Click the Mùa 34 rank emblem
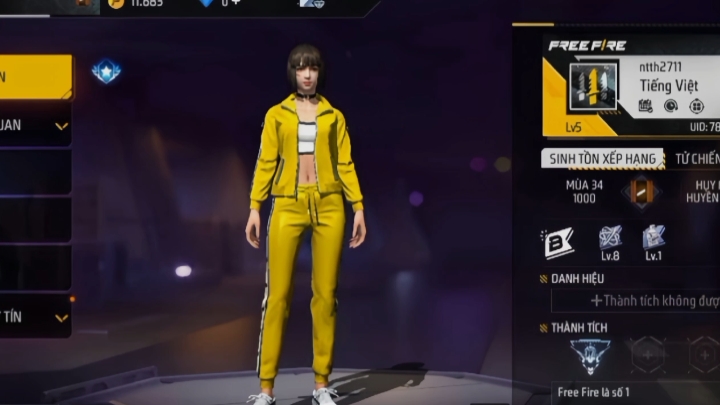 [x=640, y=191]
